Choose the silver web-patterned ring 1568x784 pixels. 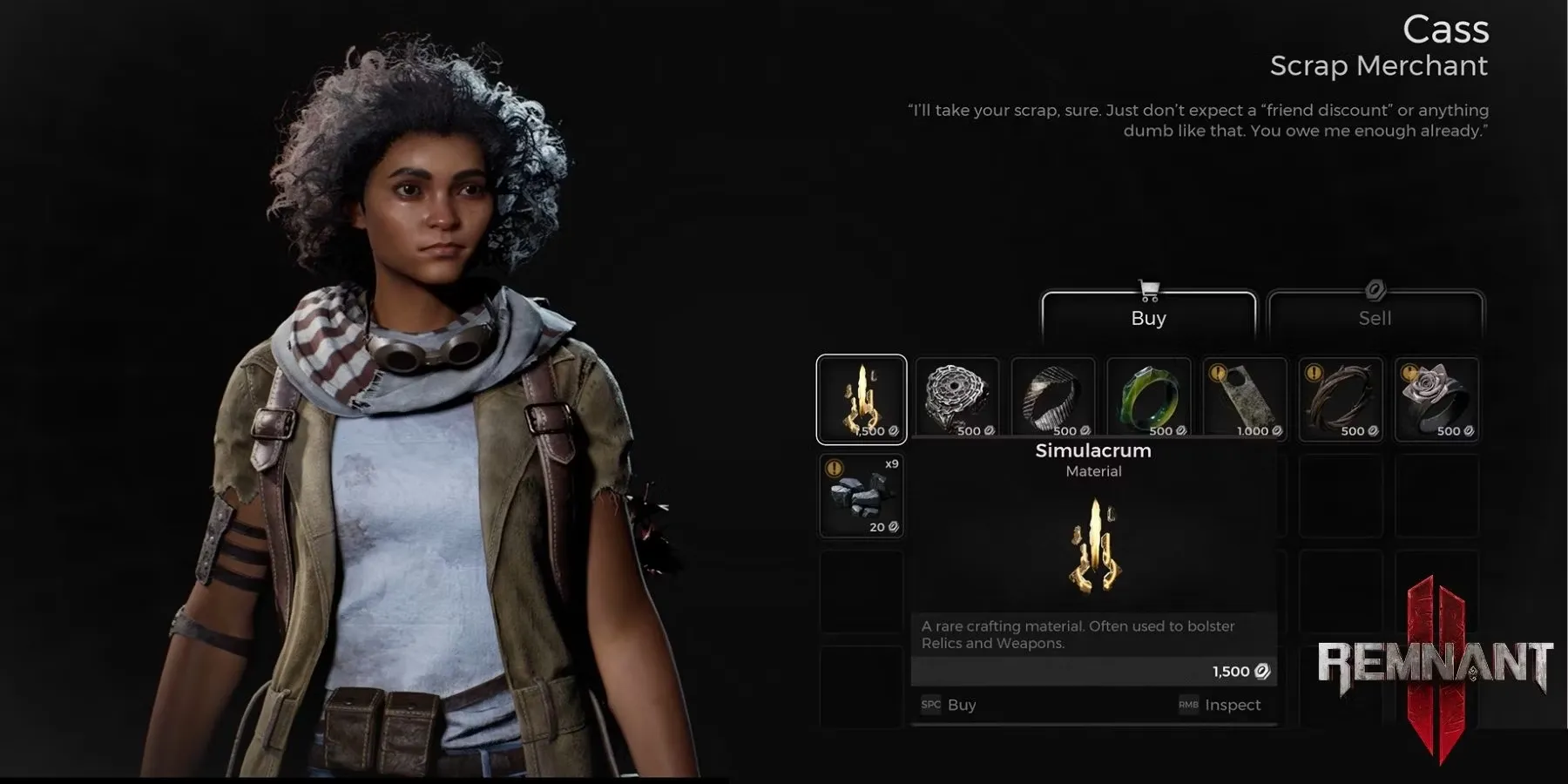coord(957,399)
